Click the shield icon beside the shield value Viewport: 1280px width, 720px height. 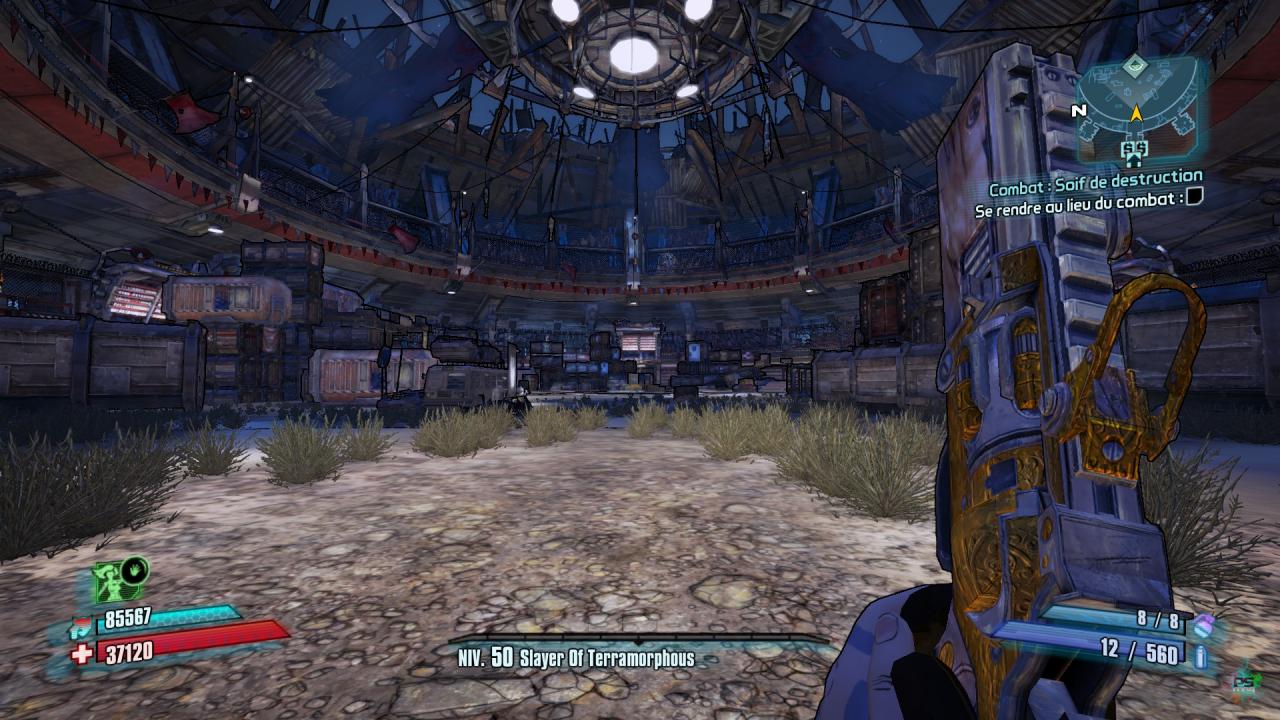point(82,628)
